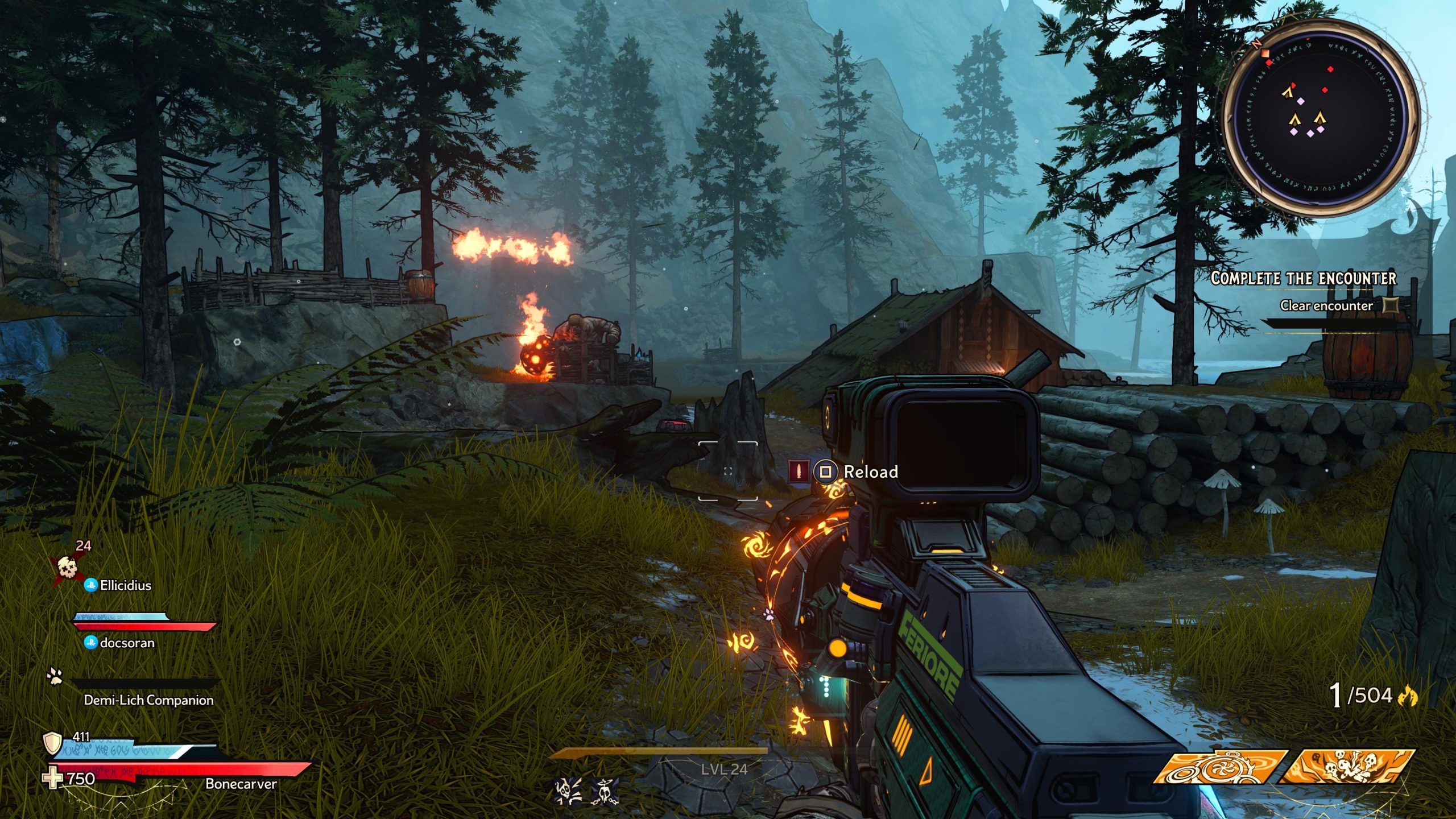Activate the orange spiral action skill
Image resolution: width=1456 pixels, height=819 pixels.
tap(1221, 767)
